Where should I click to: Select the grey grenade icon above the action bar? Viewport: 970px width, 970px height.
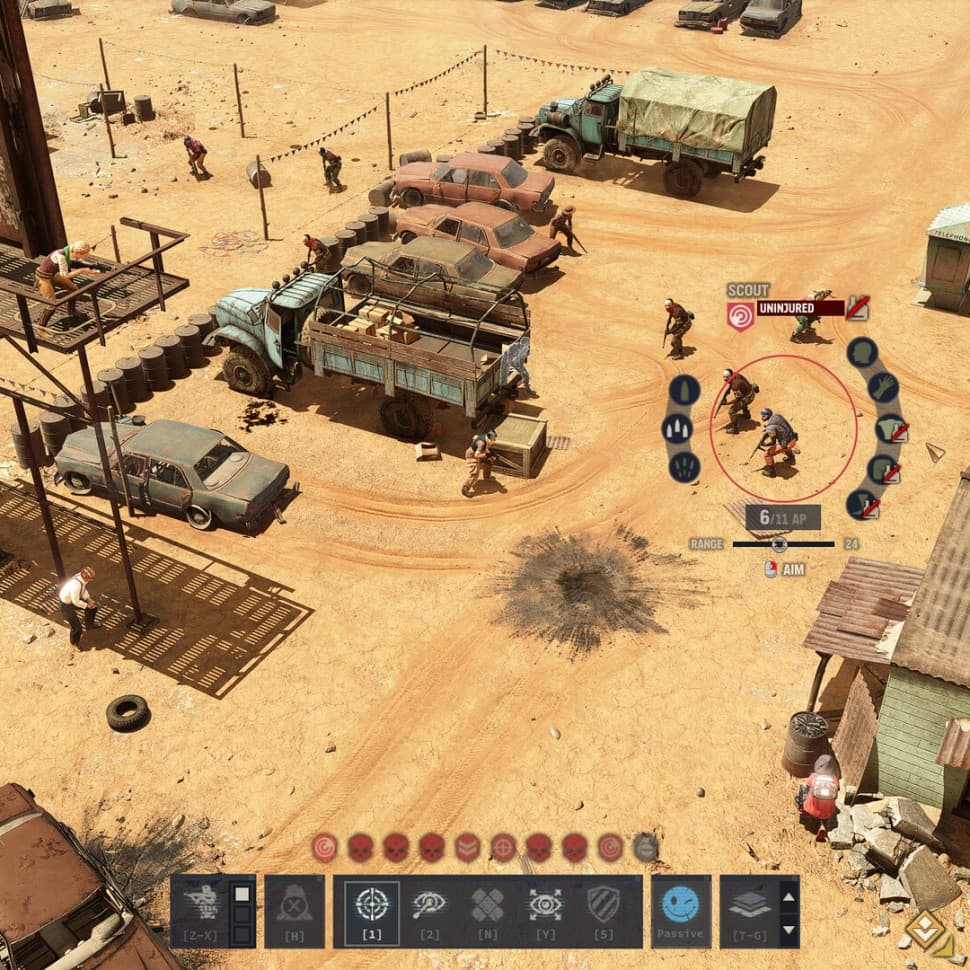pos(646,848)
